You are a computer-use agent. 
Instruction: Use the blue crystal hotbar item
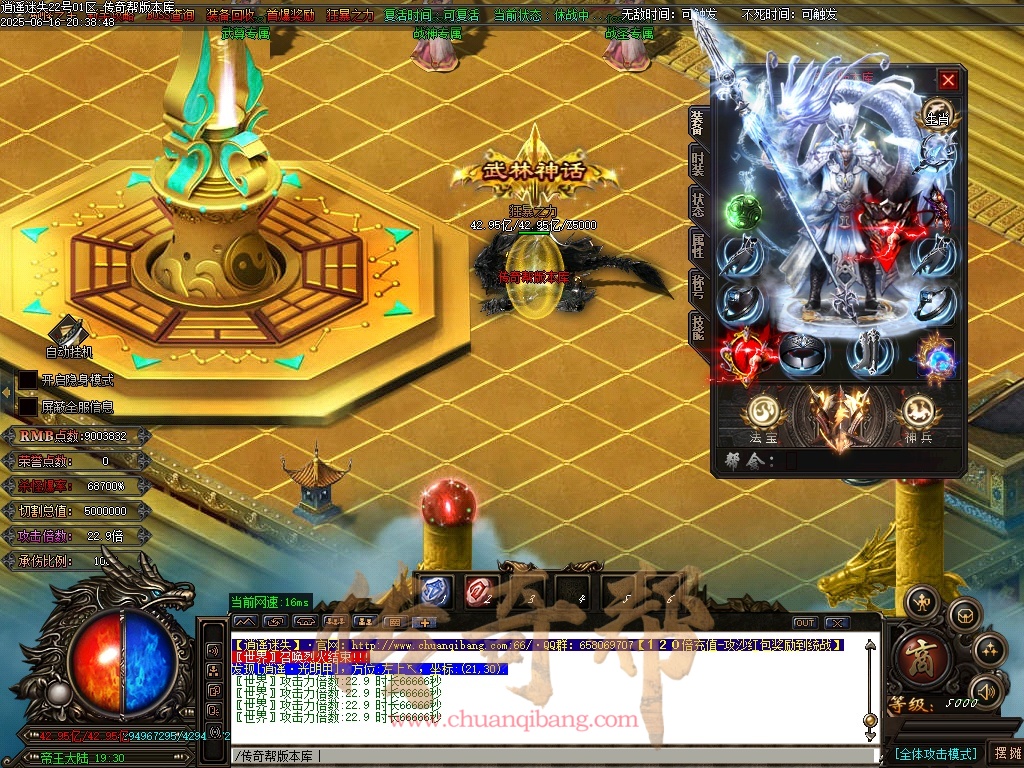(x=436, y=591)
